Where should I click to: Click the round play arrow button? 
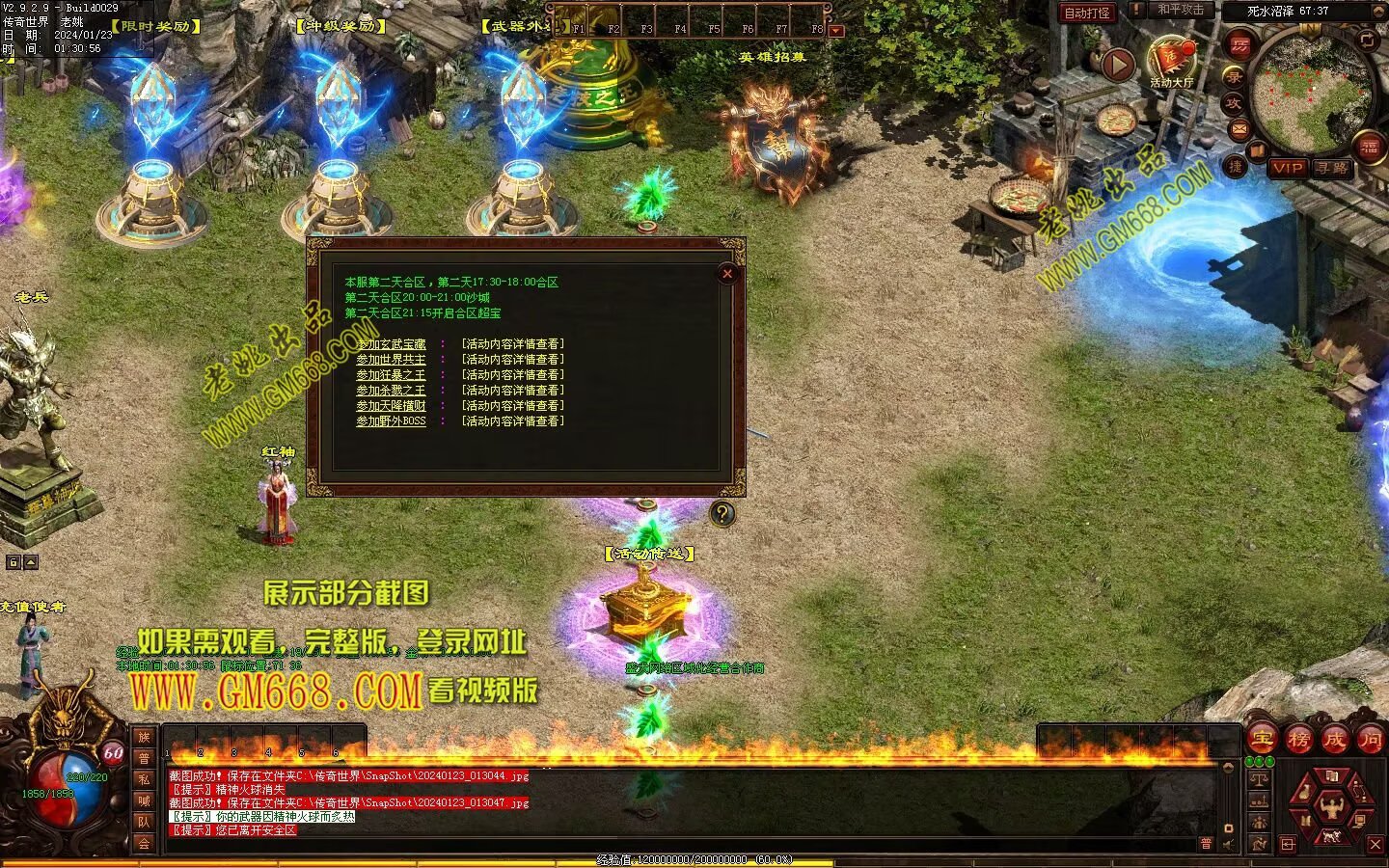click(x=1118, y=66)
